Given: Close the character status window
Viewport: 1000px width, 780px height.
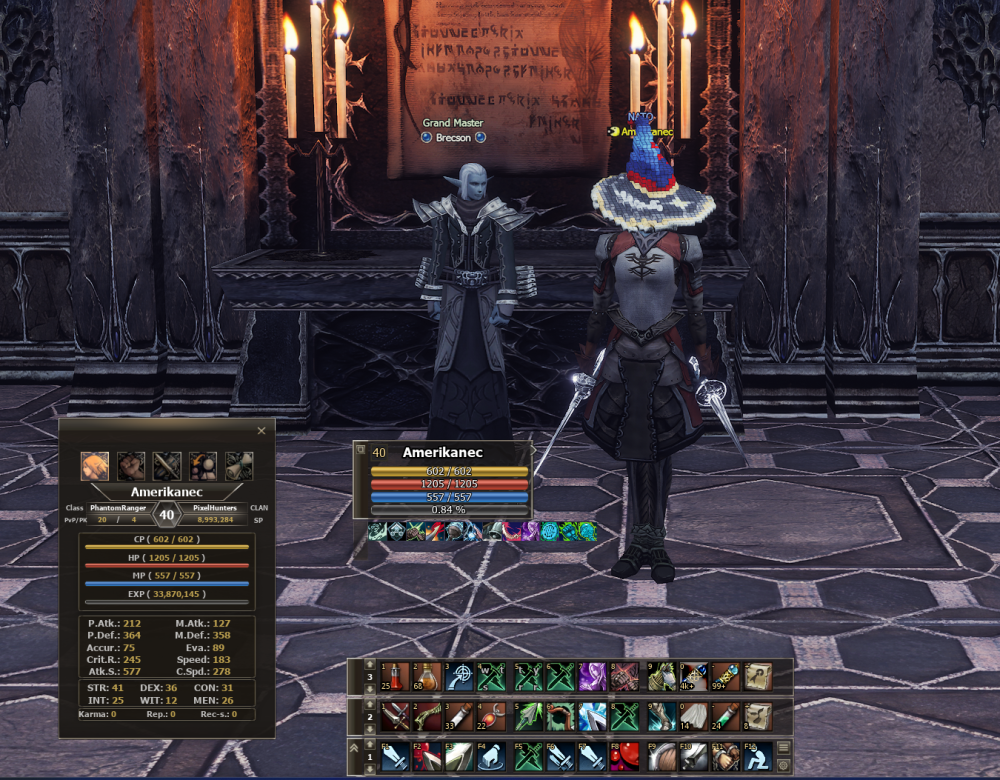Looking at the screenshot, I should [262, 431].
